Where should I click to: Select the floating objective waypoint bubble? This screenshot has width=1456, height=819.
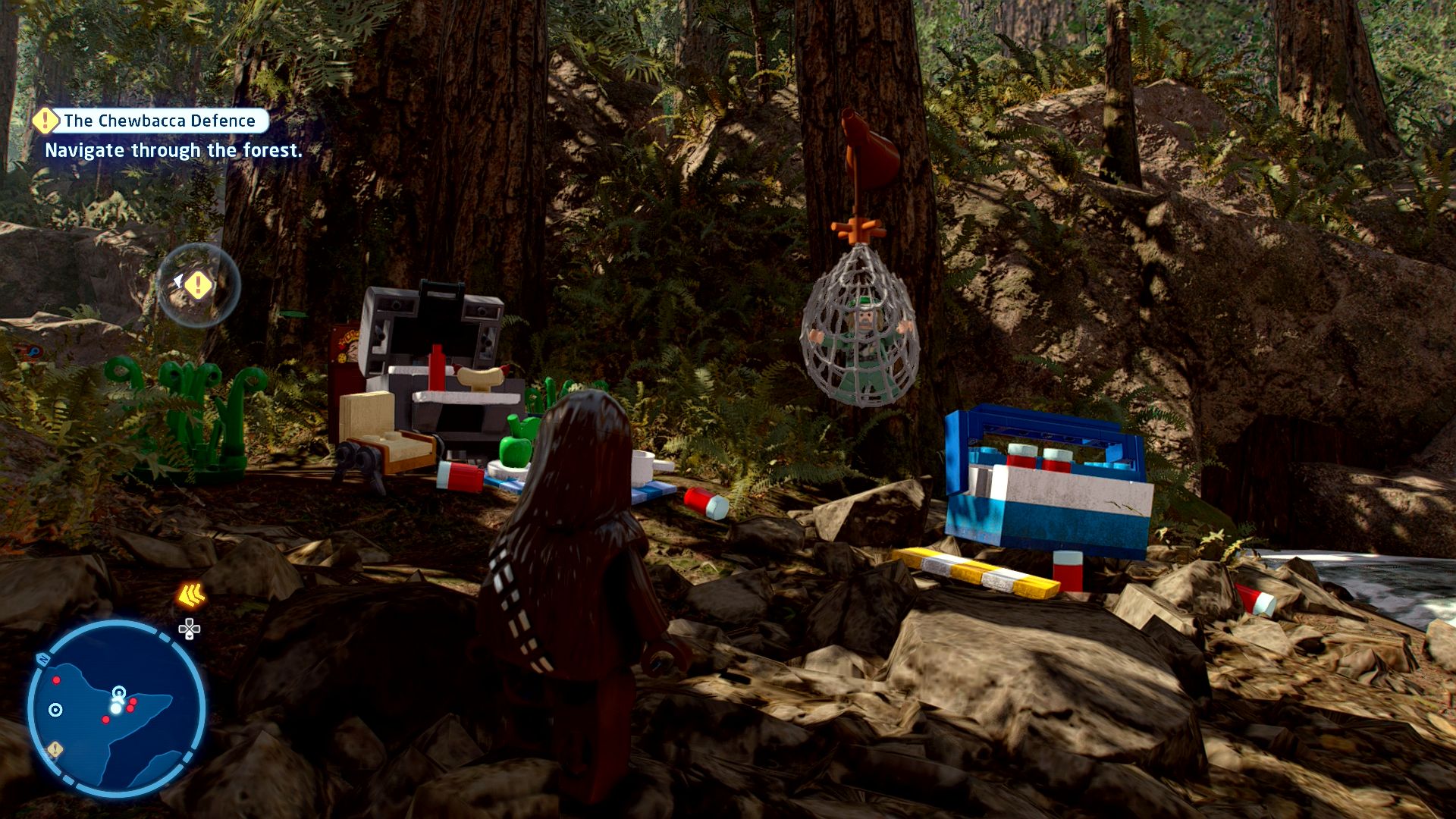tap(199, 285)
